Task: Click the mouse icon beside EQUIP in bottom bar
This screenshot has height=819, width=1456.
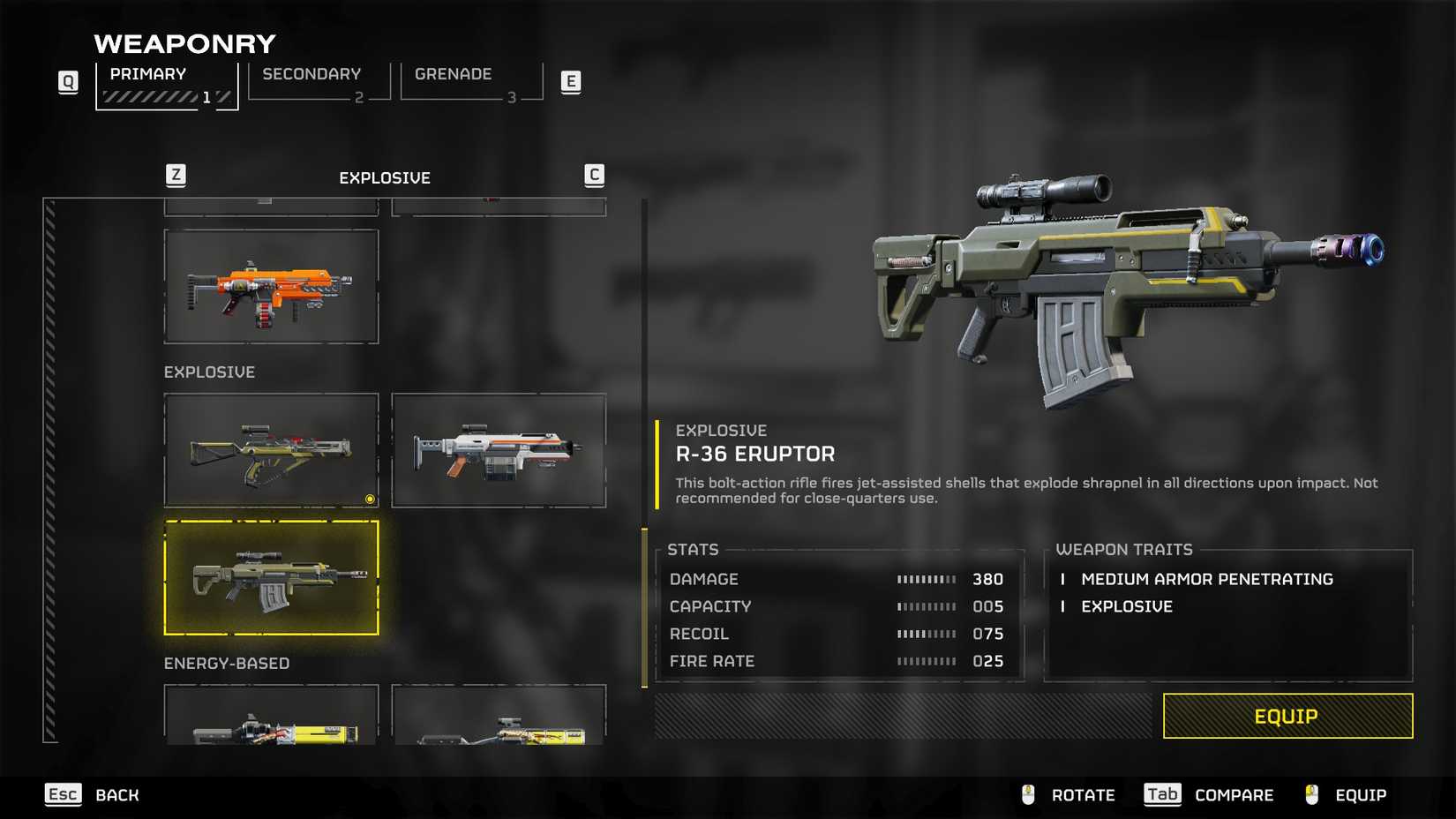Action: coord(1311,794)
